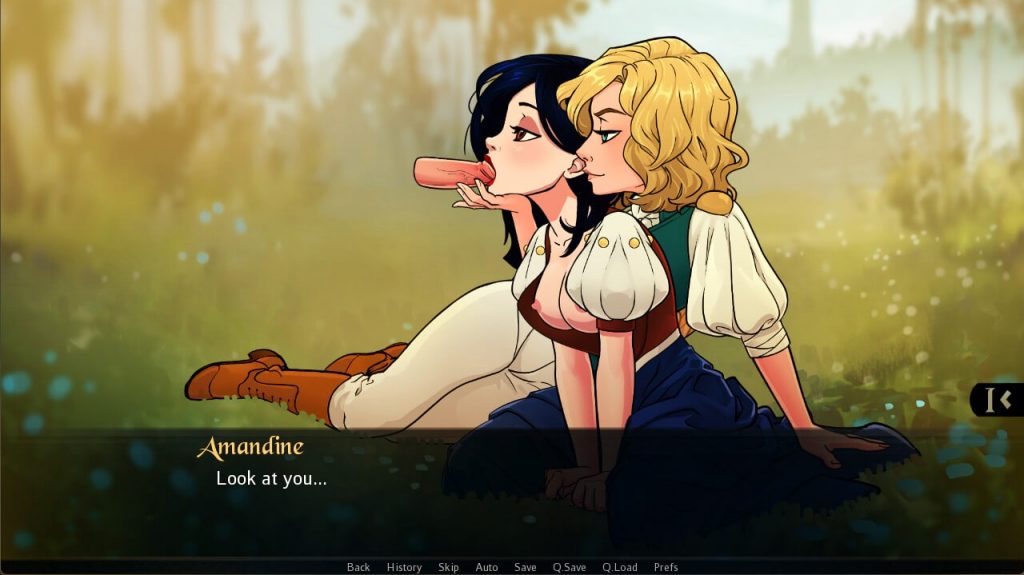Activate the Skip option

pos(448,567)
